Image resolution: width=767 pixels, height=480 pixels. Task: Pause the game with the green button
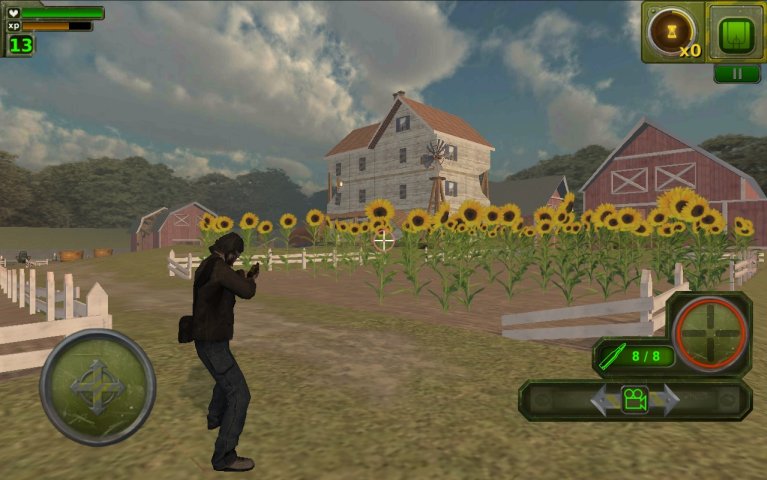[x=736, y=74]
